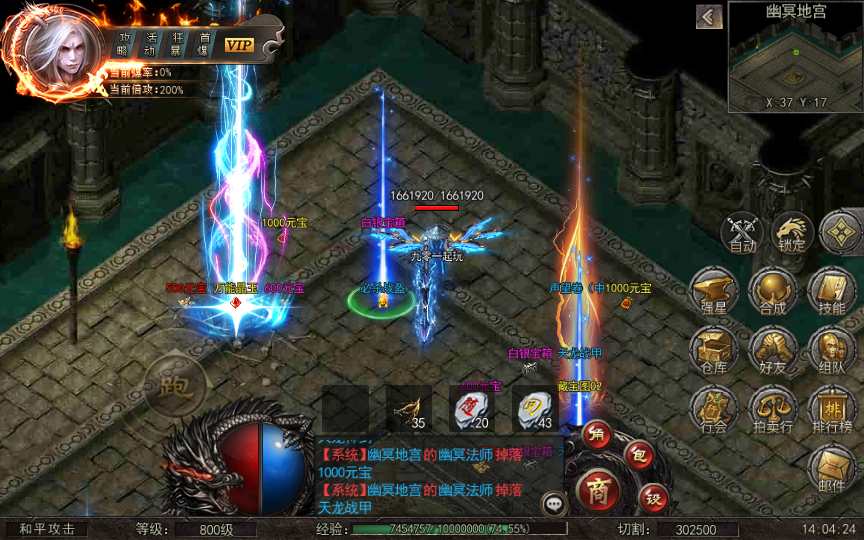Open the 活动 events button

tap(150, 43)
